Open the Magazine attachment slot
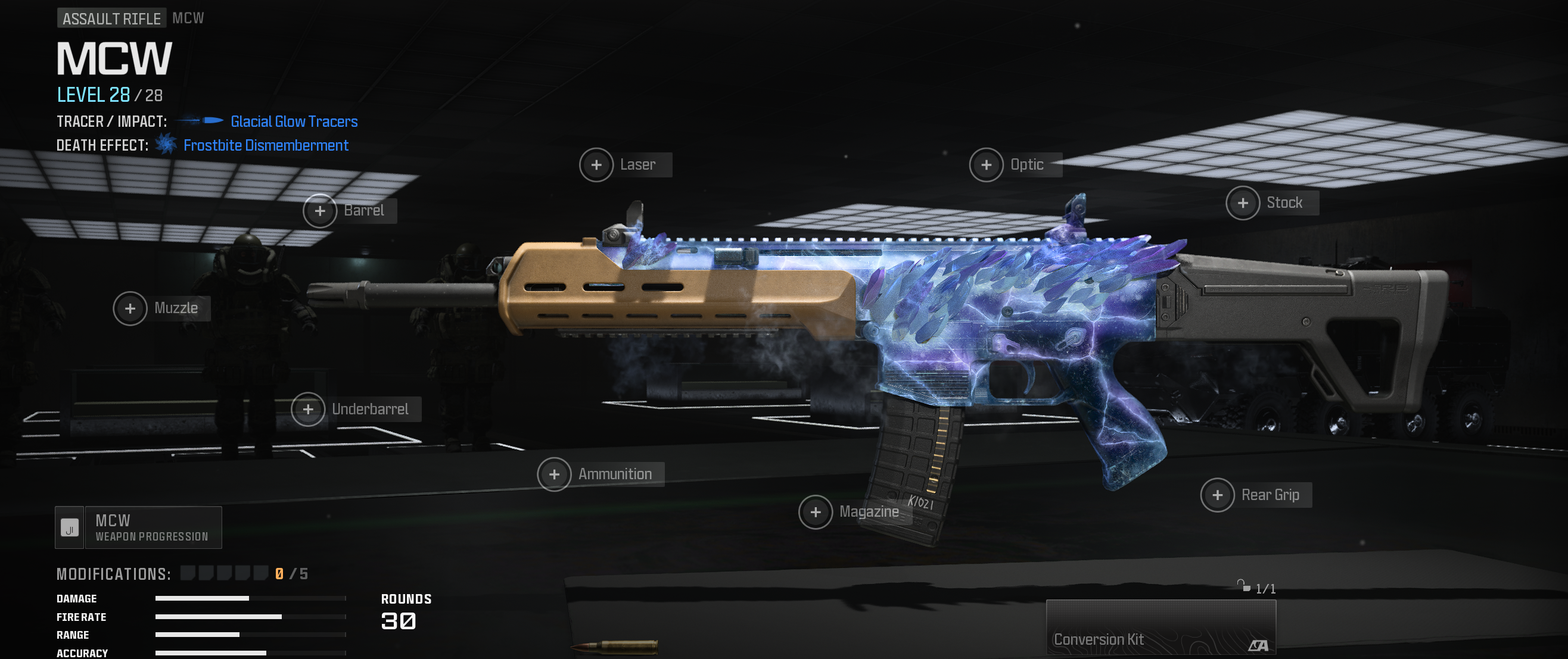This screenshot has width=1568, height=659. point(816,513)
